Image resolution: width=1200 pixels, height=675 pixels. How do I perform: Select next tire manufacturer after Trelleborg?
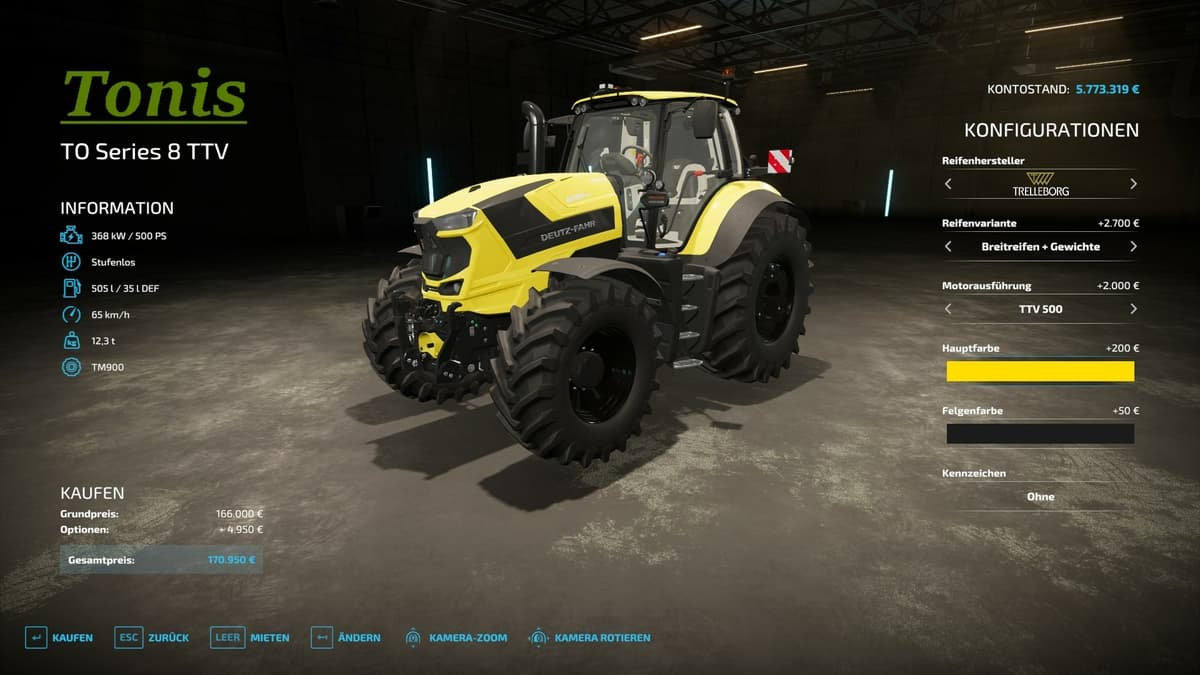click(1133, 184)
